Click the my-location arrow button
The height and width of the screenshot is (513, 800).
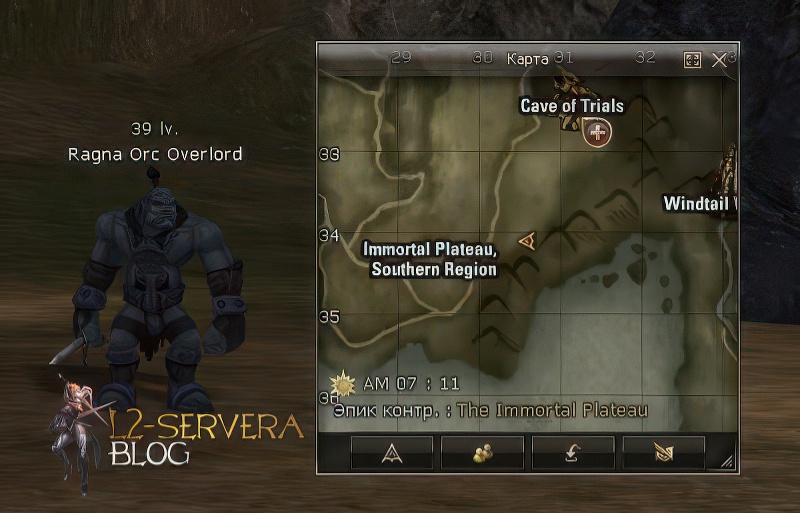pos(392,452)
